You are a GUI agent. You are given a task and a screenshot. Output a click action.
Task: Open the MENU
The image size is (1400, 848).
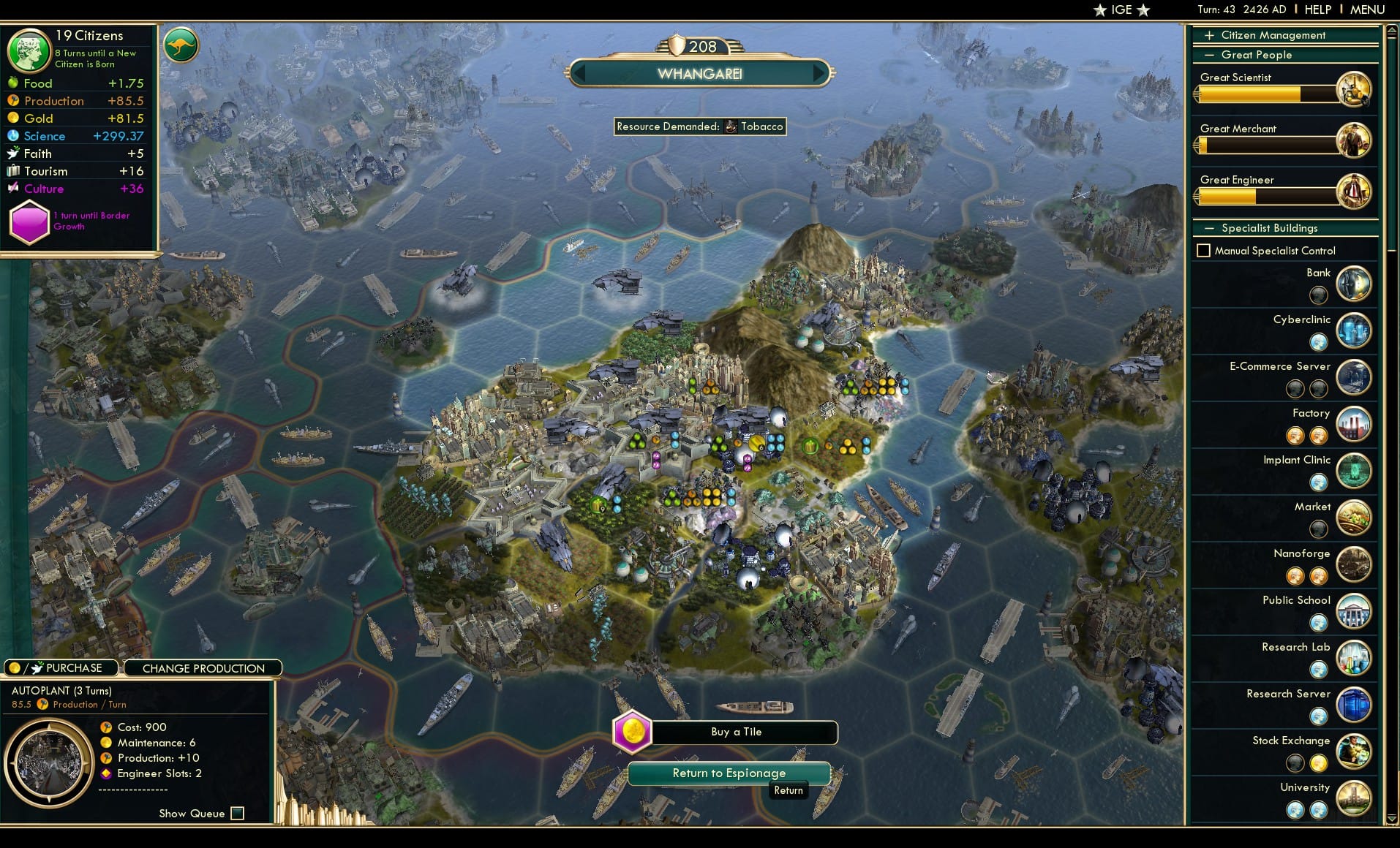point(1366,10)
